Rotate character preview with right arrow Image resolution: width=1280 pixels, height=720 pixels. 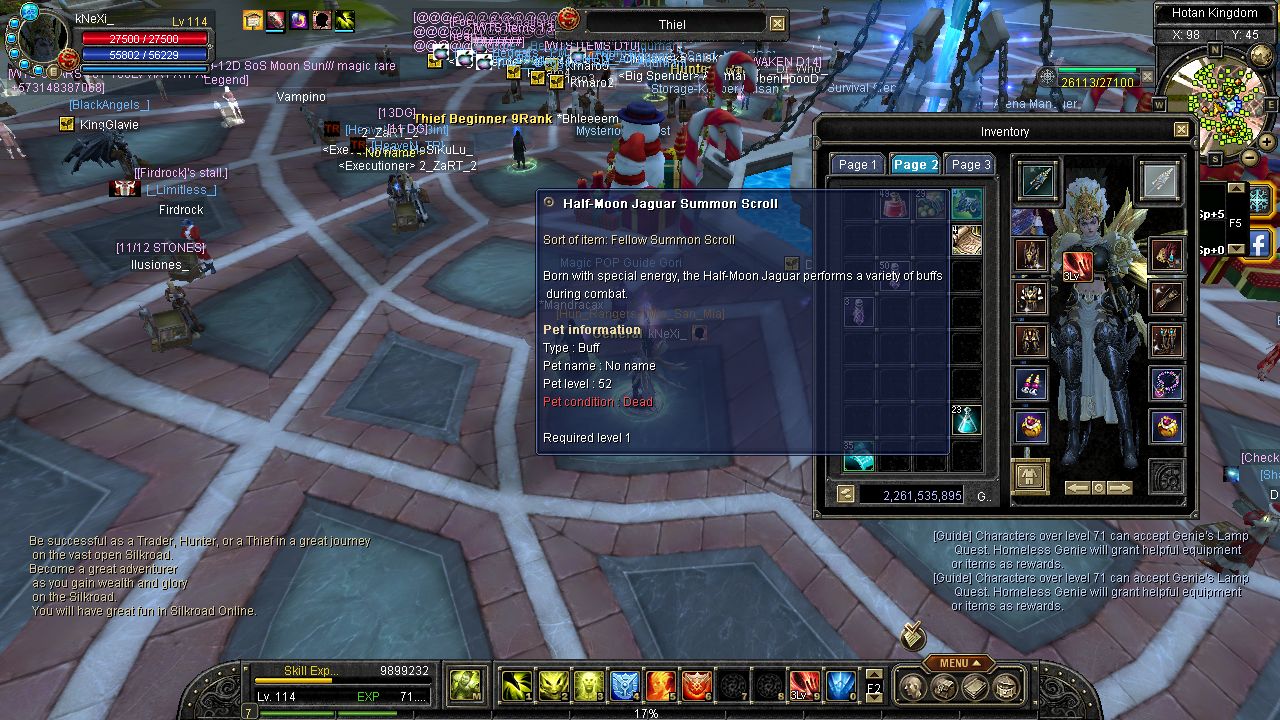[1120, 488]
